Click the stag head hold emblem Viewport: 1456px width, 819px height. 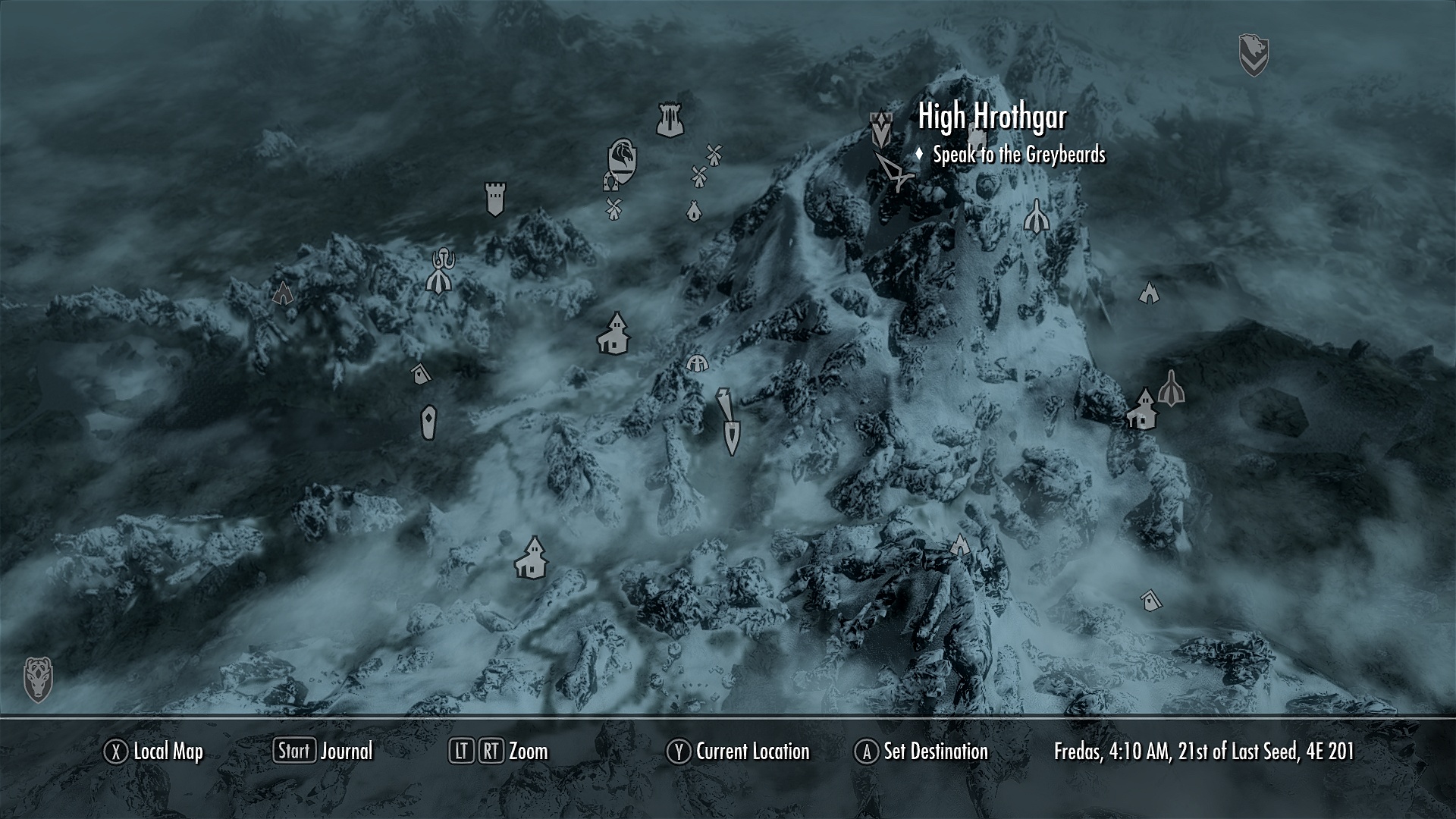pos(38,679)
